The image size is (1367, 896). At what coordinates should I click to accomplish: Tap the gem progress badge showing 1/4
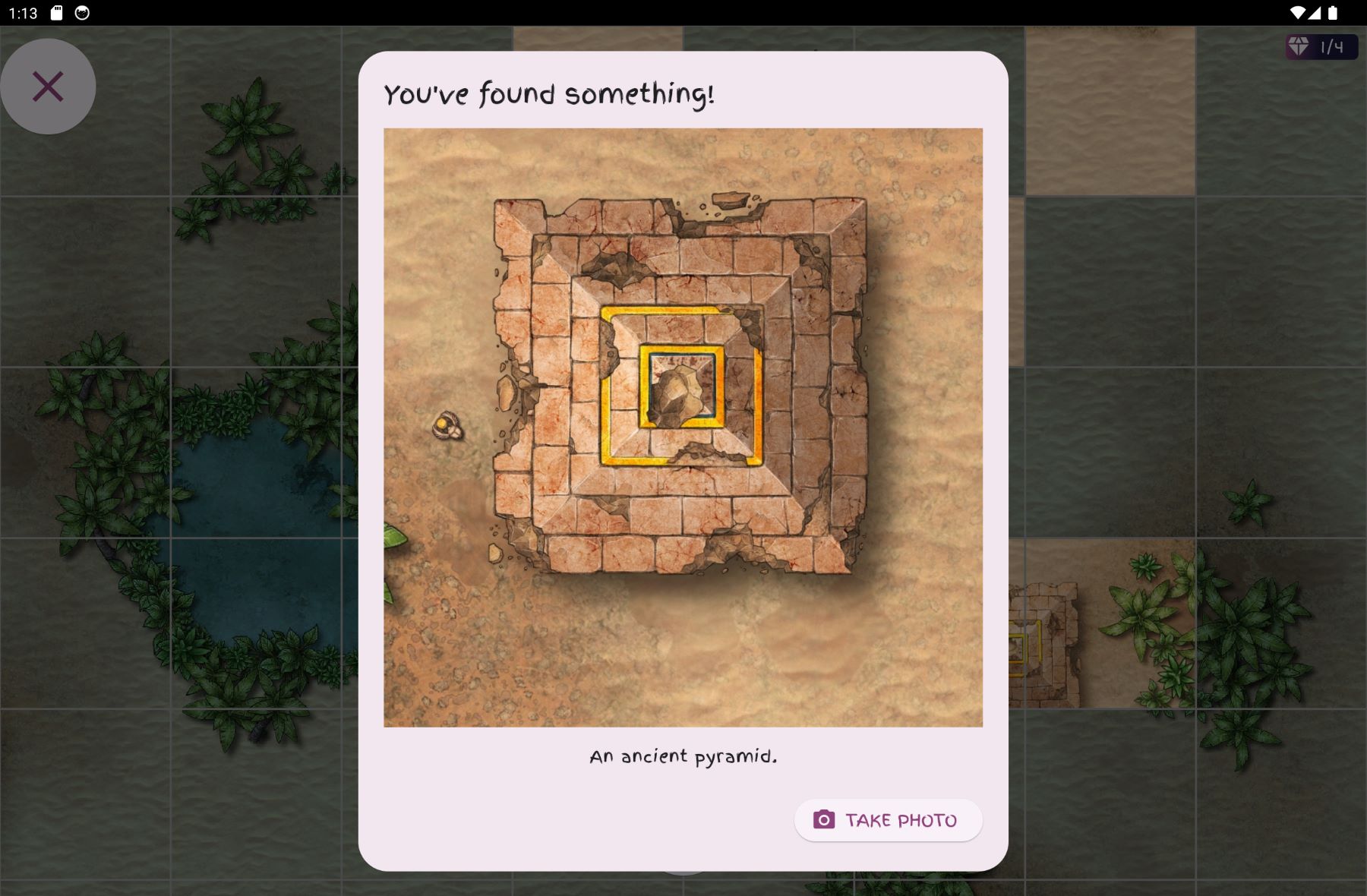point(1320,47)
